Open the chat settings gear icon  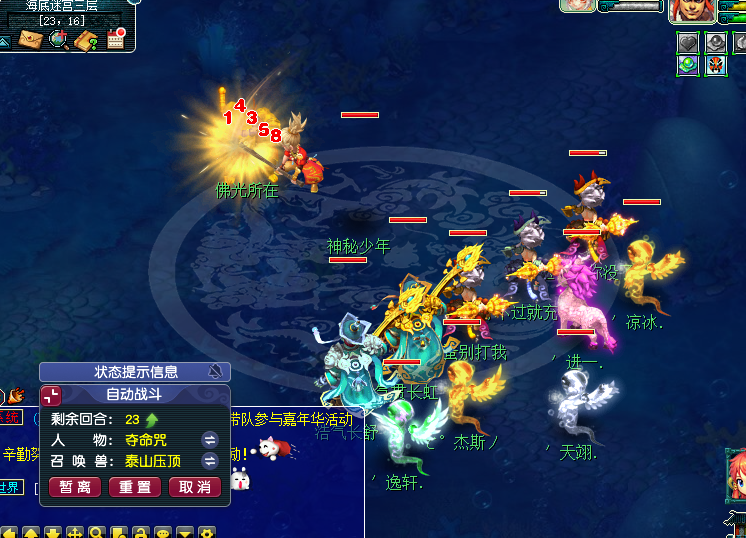207,532
